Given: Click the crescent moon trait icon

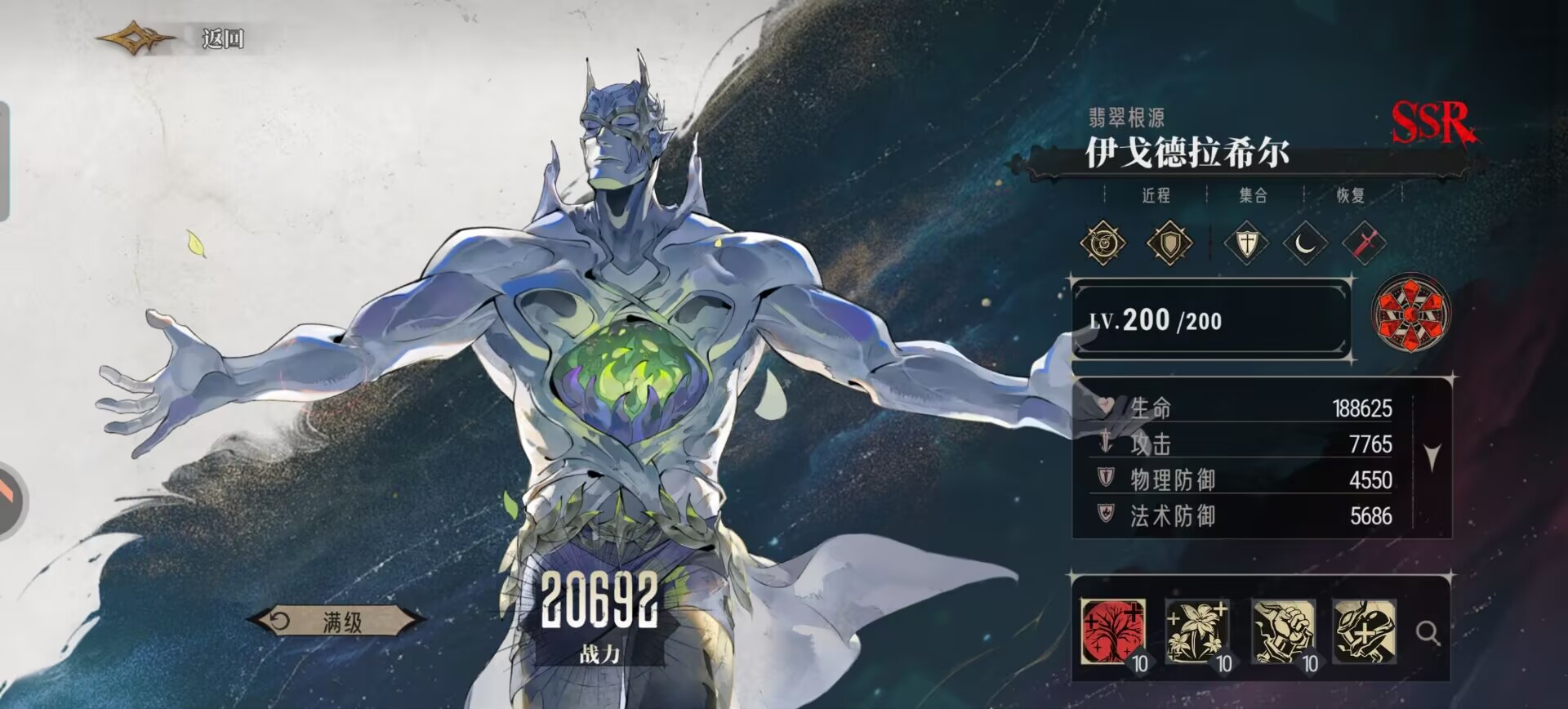Looking at the screenshot, I should pos(1305,243).
